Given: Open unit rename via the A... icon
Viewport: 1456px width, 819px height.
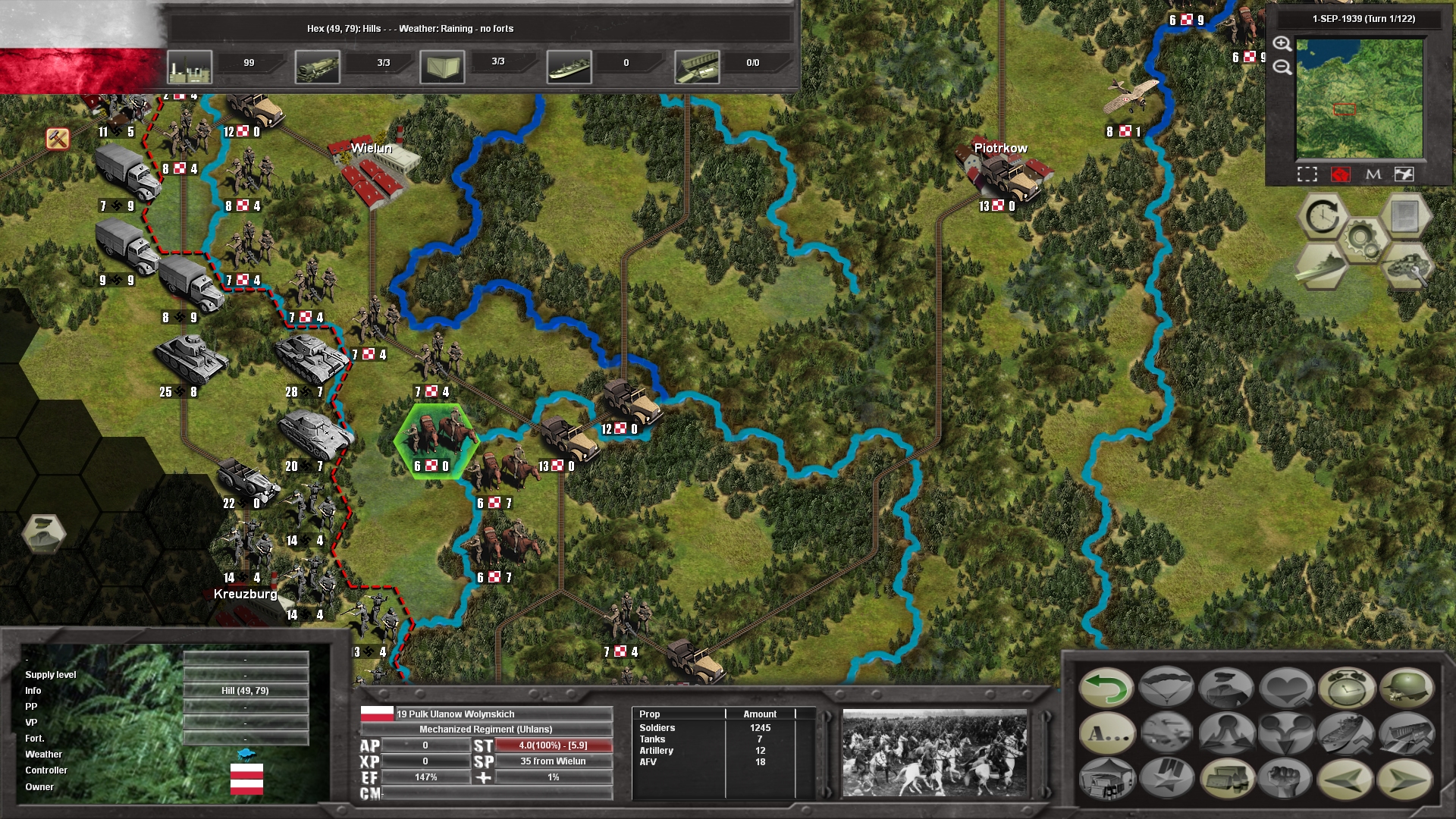Looking at the screenshot, I should click(1108, 734).
